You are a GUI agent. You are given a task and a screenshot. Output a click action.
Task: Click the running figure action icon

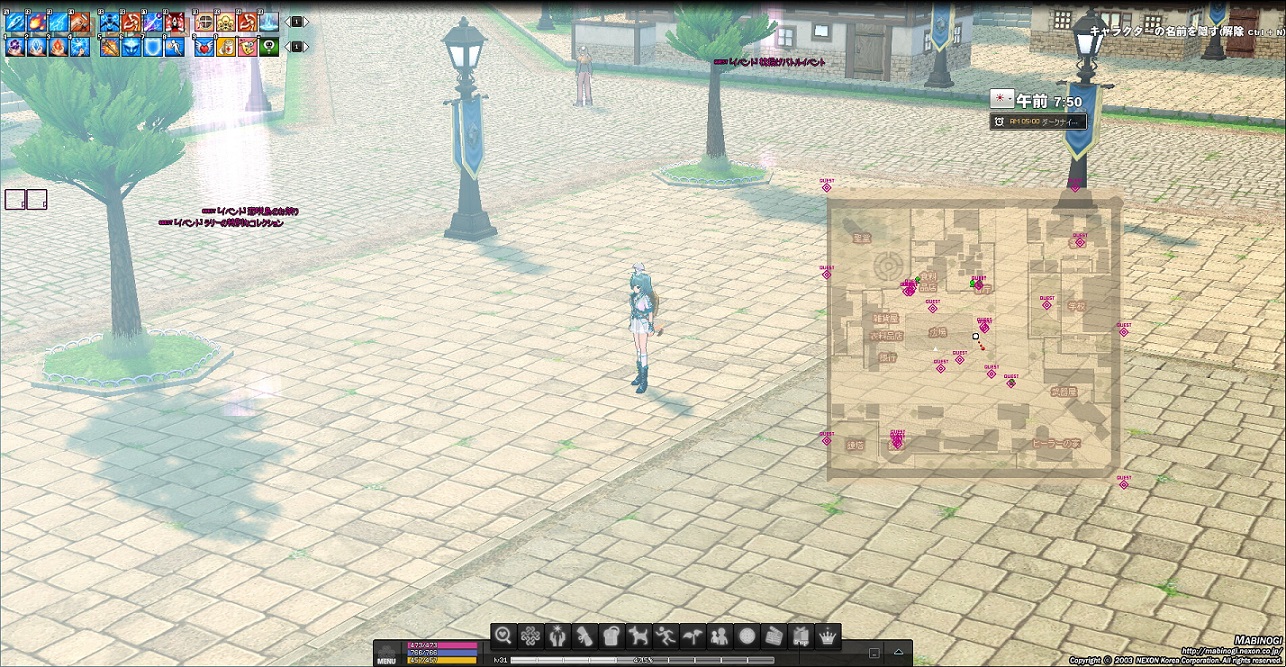click(665, 635)
